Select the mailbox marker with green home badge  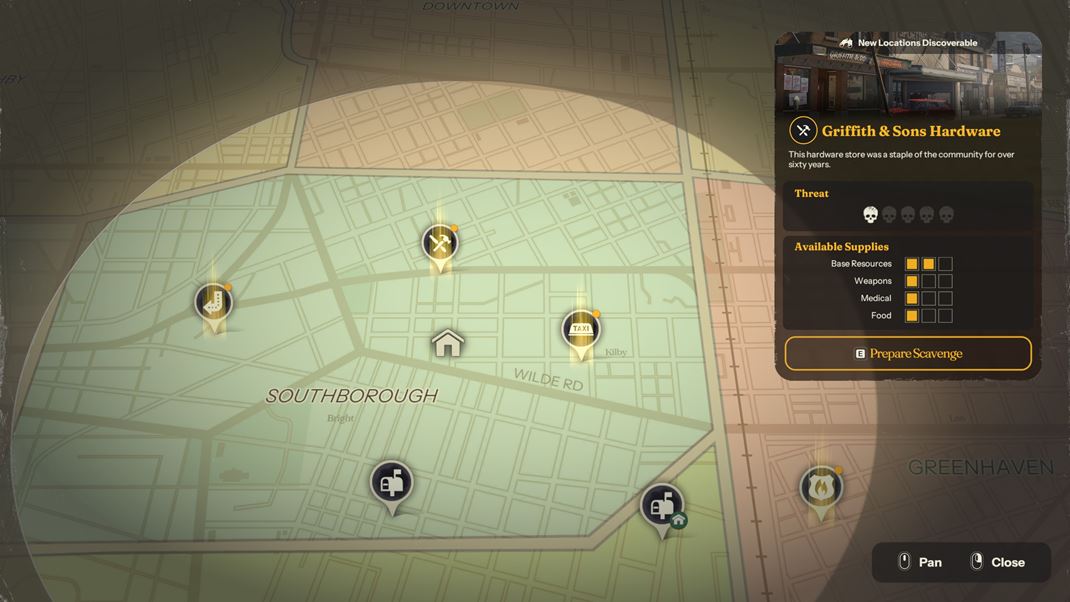(x=662, y=506)
